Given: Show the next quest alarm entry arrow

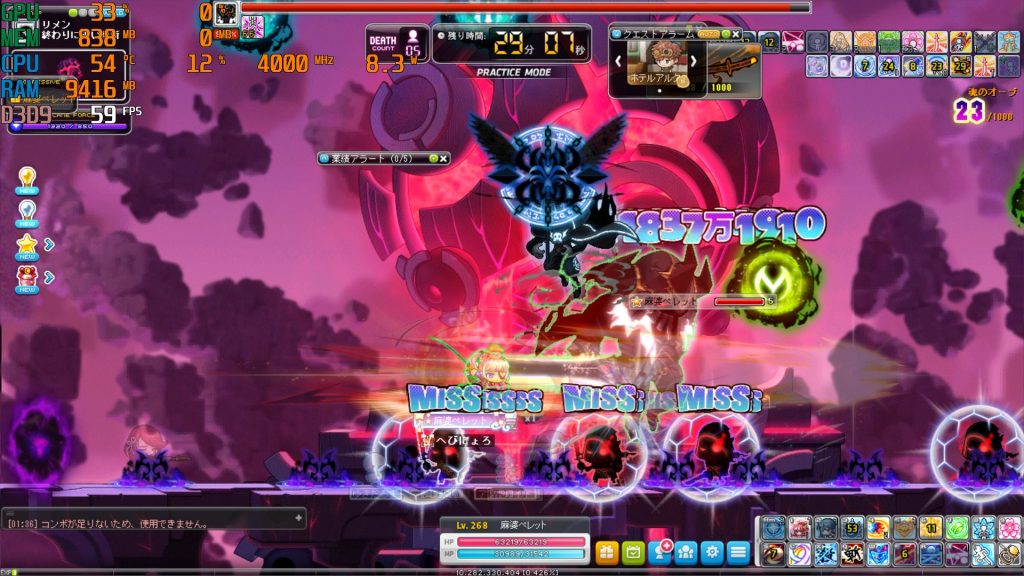Looking at the screenshot, I should pos(692,61).
